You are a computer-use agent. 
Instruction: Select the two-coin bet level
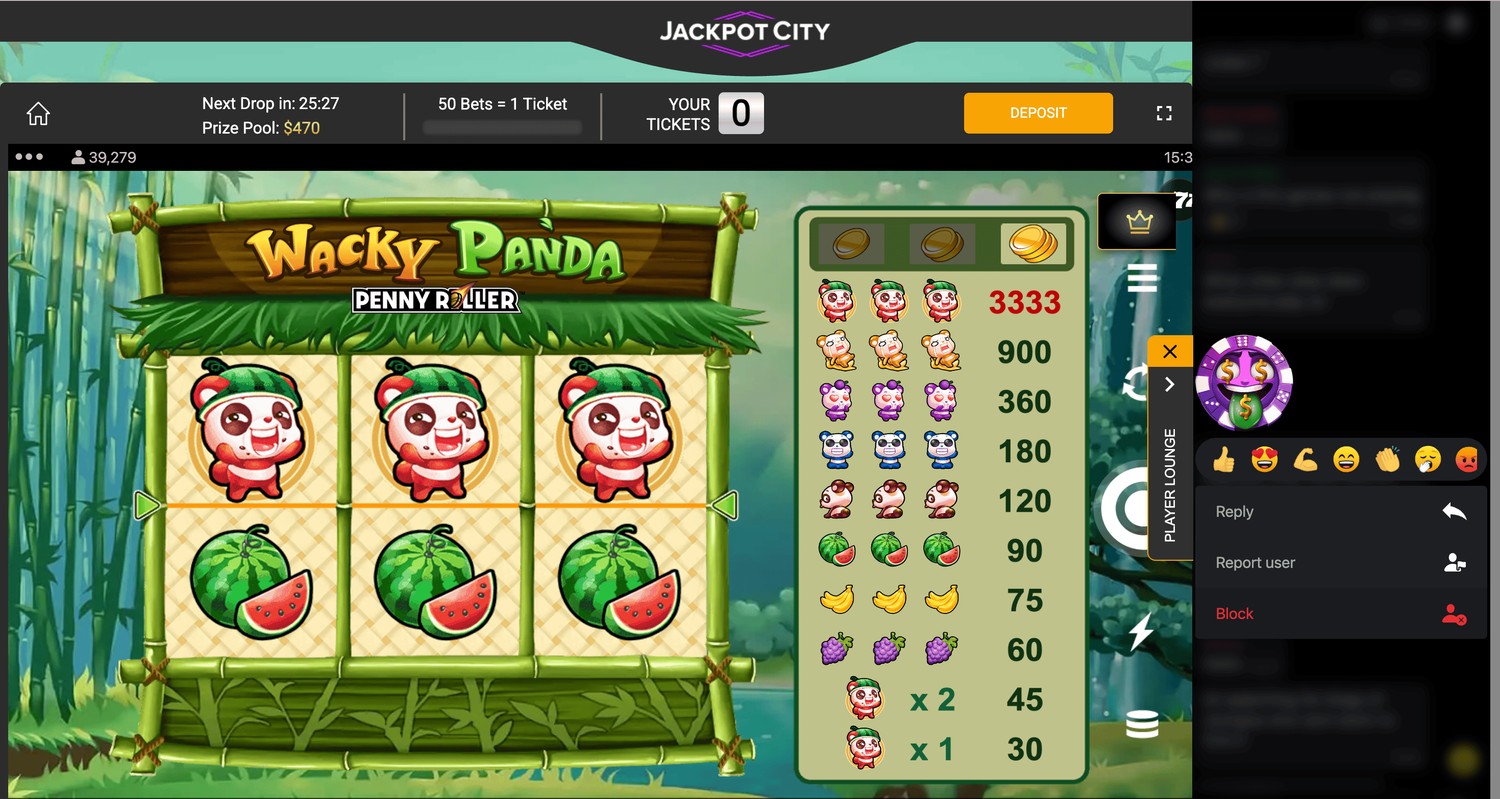[x=941, y=243]
